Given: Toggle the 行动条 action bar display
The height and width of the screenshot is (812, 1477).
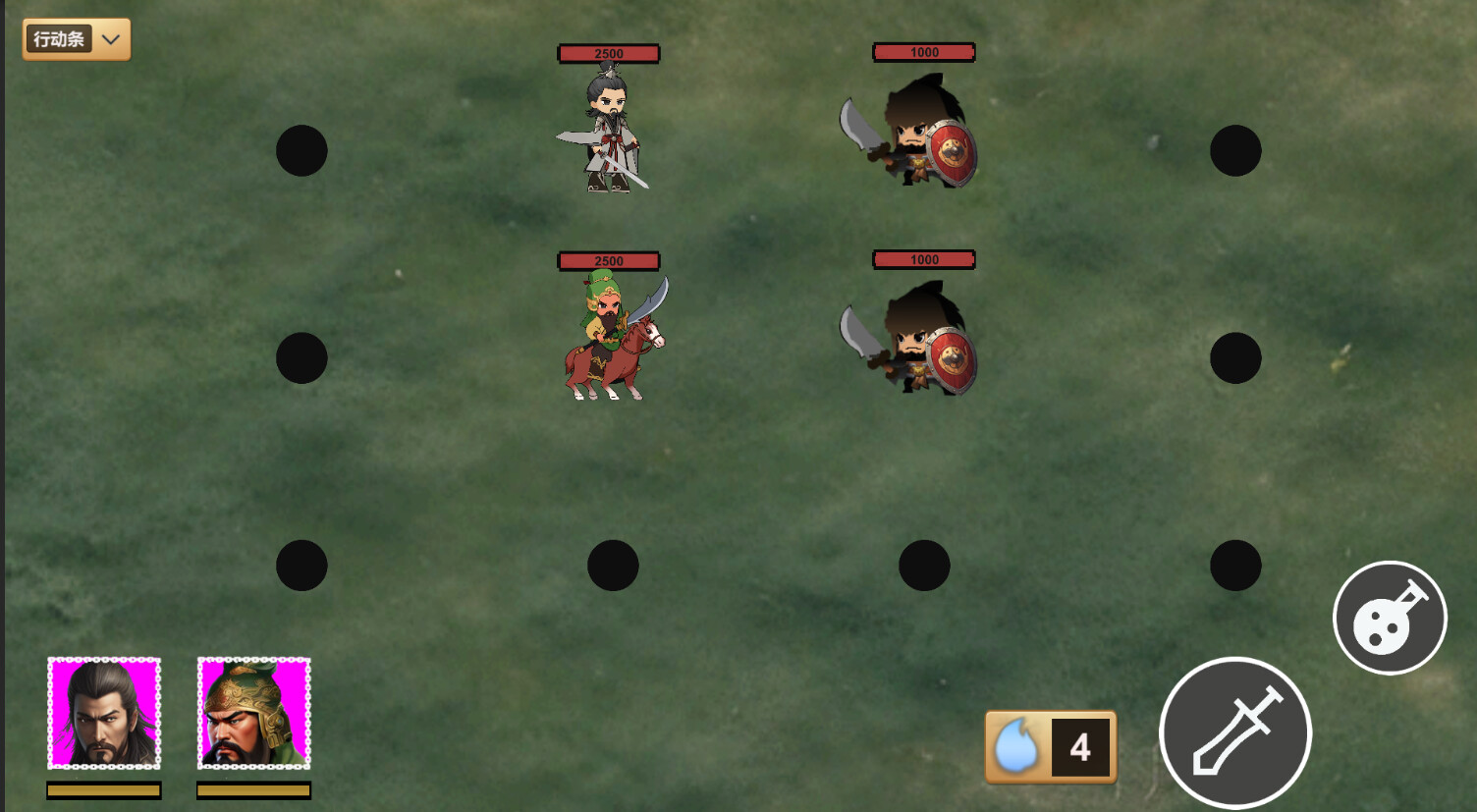Looking at the screenshot, I should click(x=61, y=39).
